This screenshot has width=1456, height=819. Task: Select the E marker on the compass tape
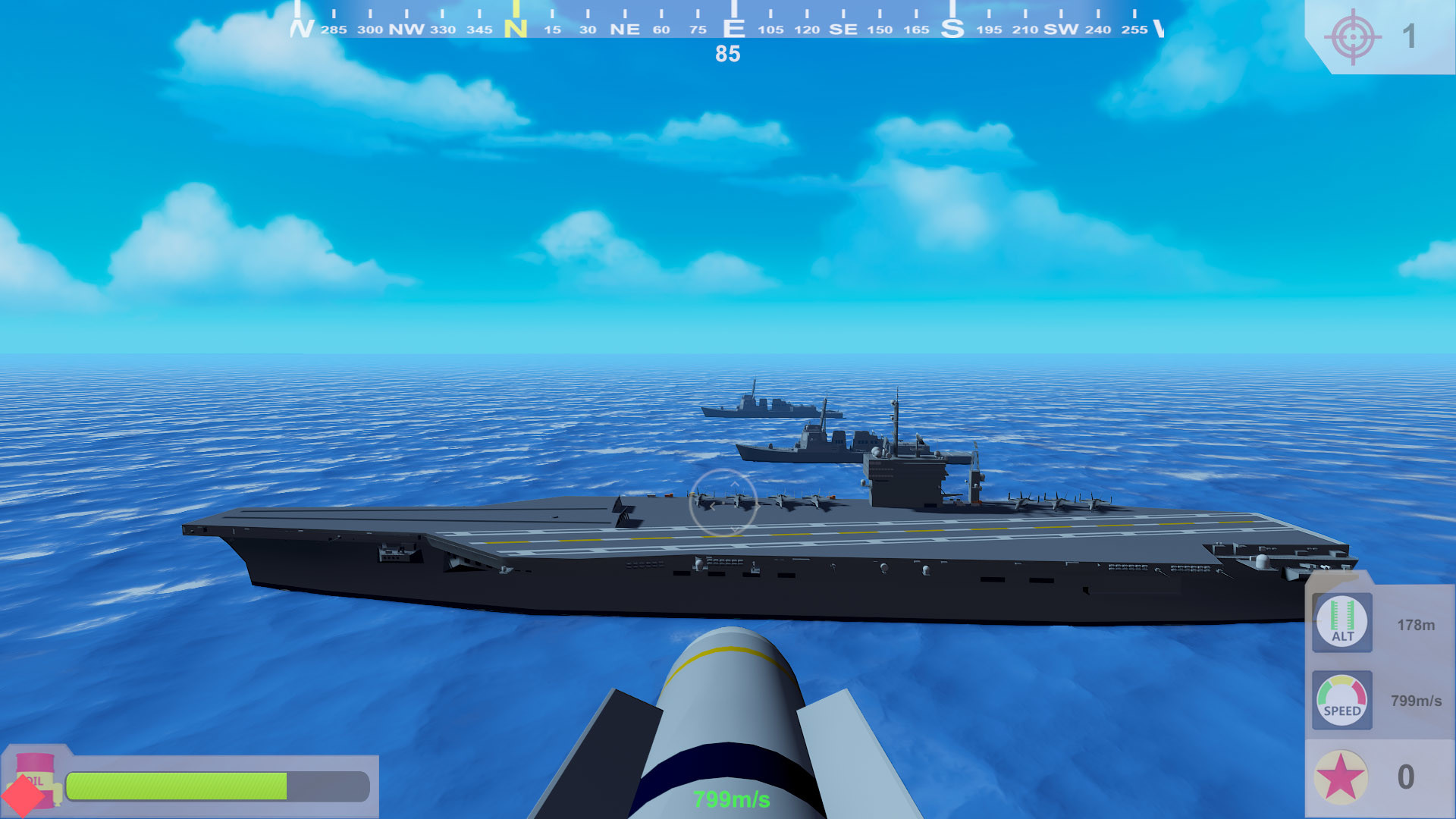tap(733, 29)
